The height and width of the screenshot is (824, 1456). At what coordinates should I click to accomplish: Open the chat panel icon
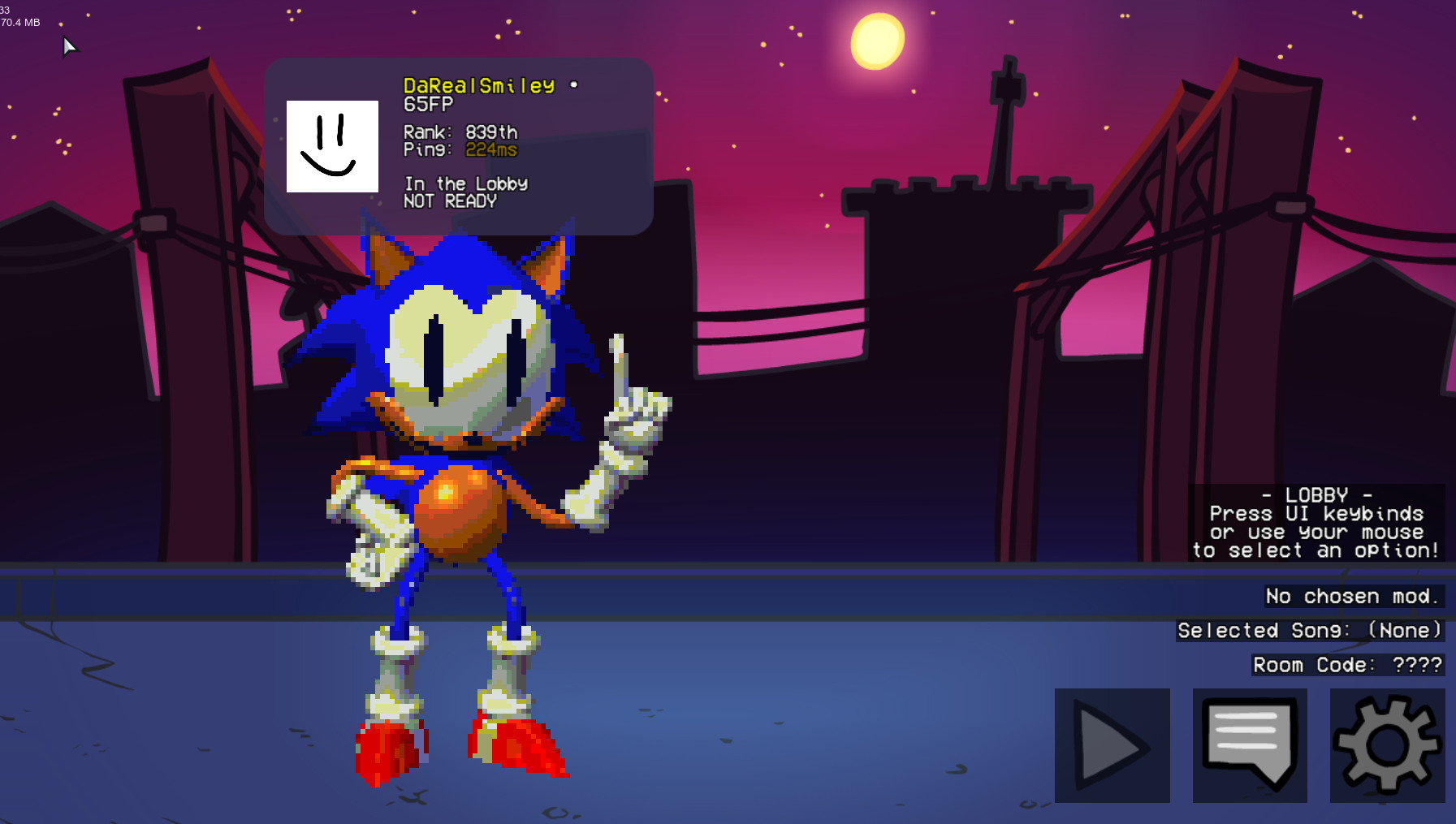(1249, 744)
